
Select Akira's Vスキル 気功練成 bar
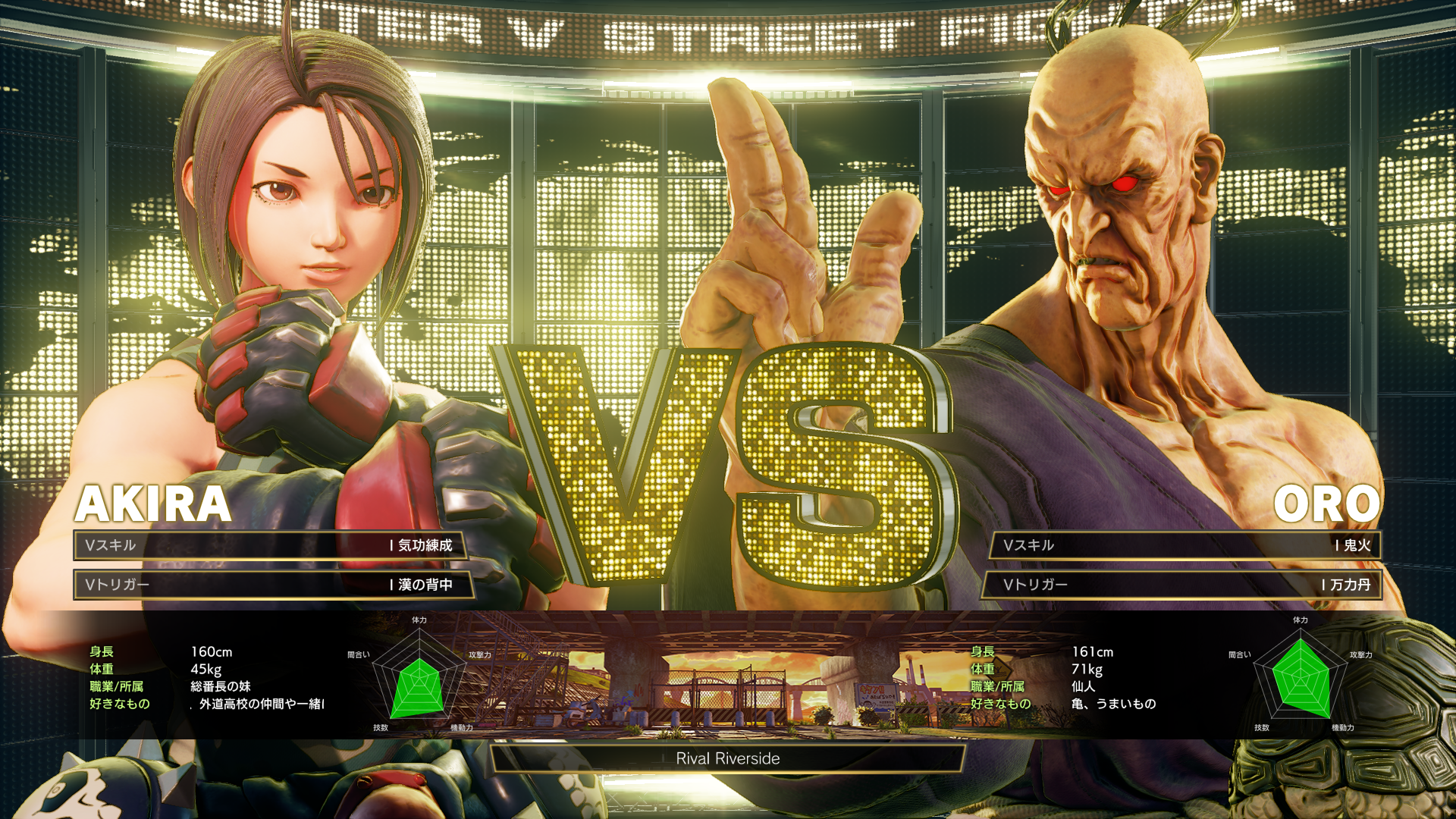click(x=273, y=545)
